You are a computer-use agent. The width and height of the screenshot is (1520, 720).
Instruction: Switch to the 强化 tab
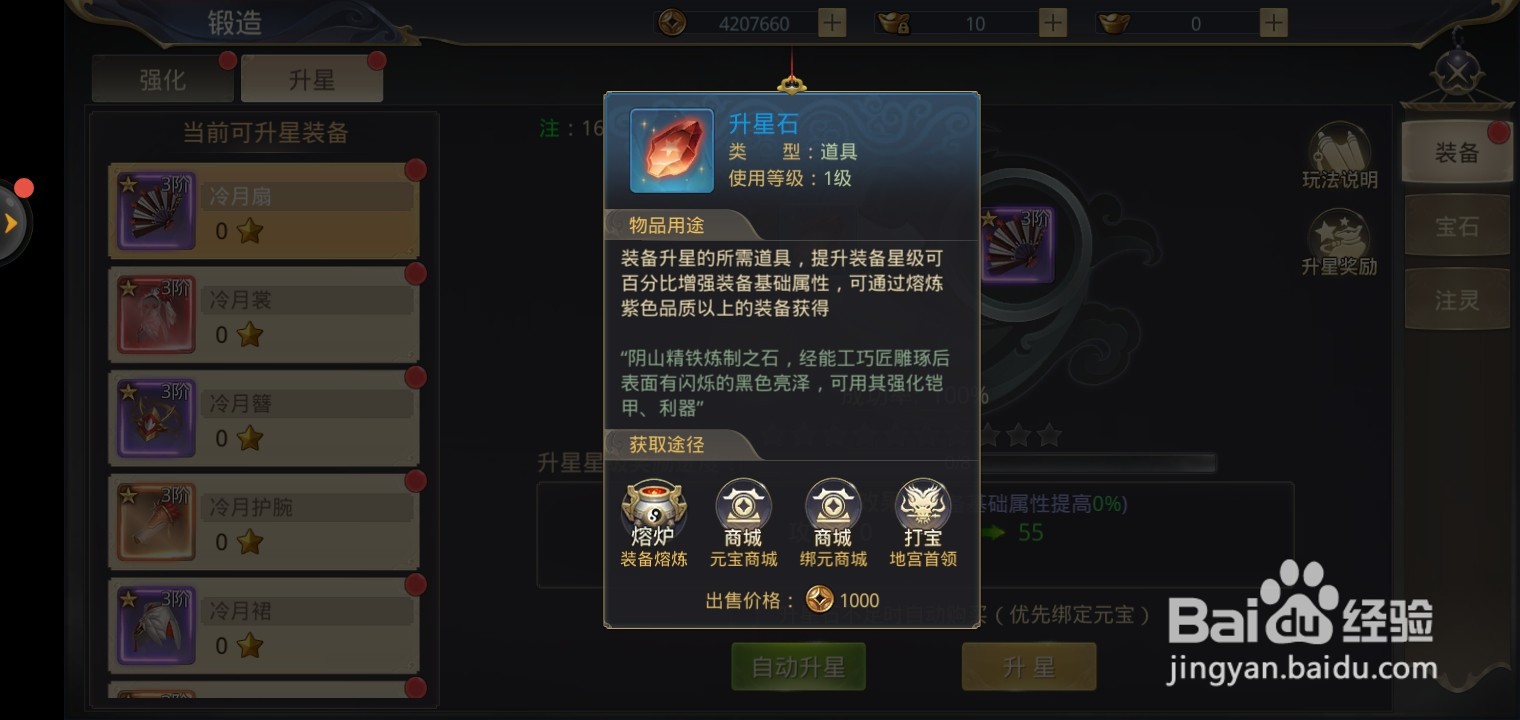pos(162,79)
